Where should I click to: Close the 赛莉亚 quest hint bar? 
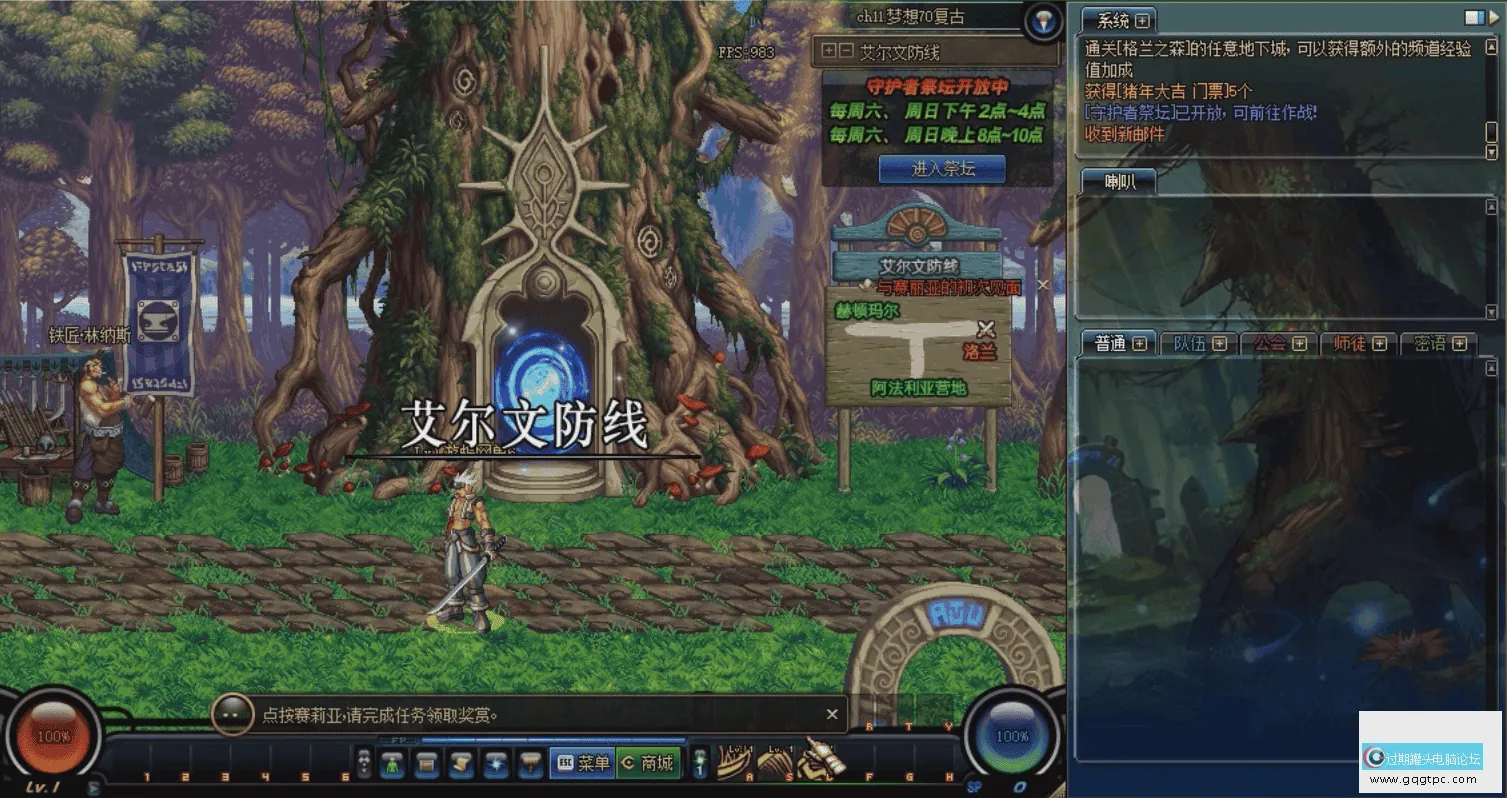[x=832, y=714]
